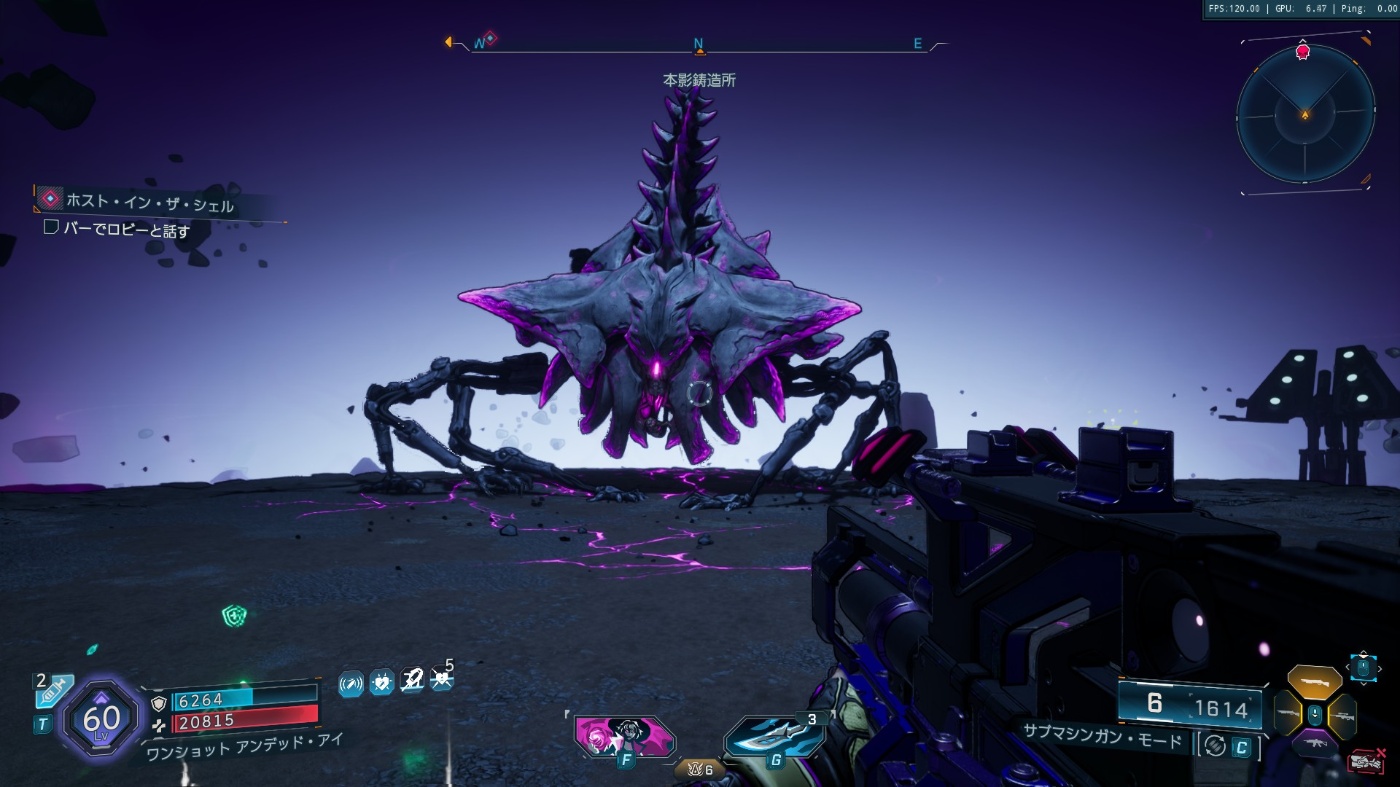
Task: Inspect the crossed heart buff with 5 stacks
Action: (x=441, y=680)
